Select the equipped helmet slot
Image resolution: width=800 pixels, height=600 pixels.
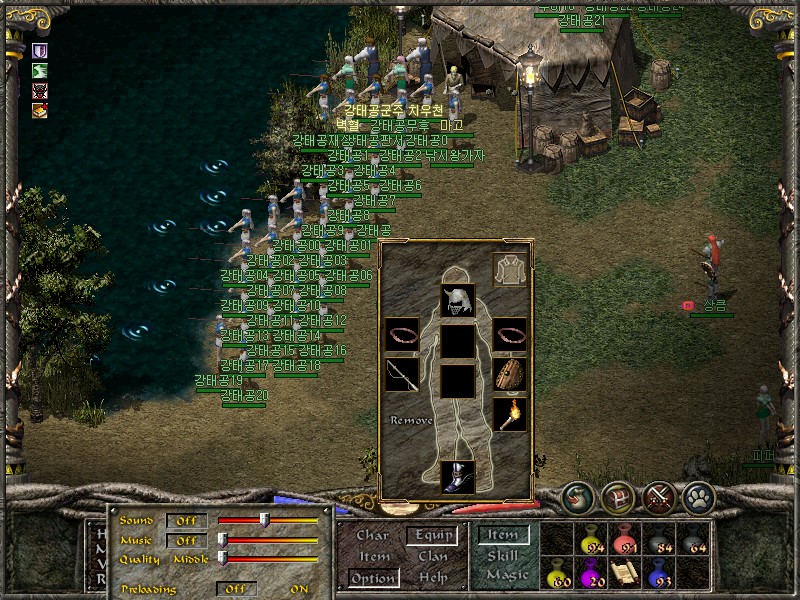point(458,300)
